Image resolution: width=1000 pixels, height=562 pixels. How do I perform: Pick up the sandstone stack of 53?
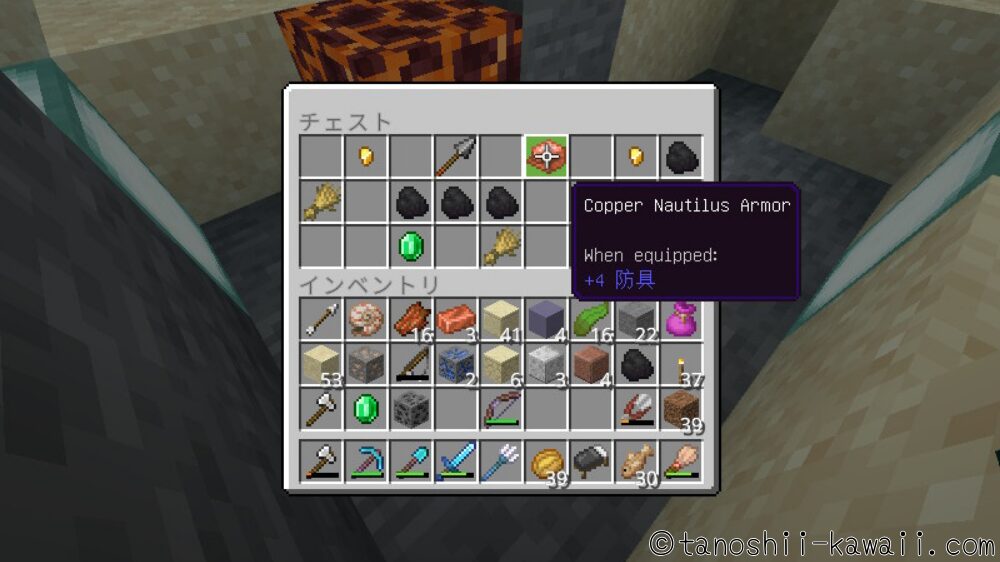point(320,364)
